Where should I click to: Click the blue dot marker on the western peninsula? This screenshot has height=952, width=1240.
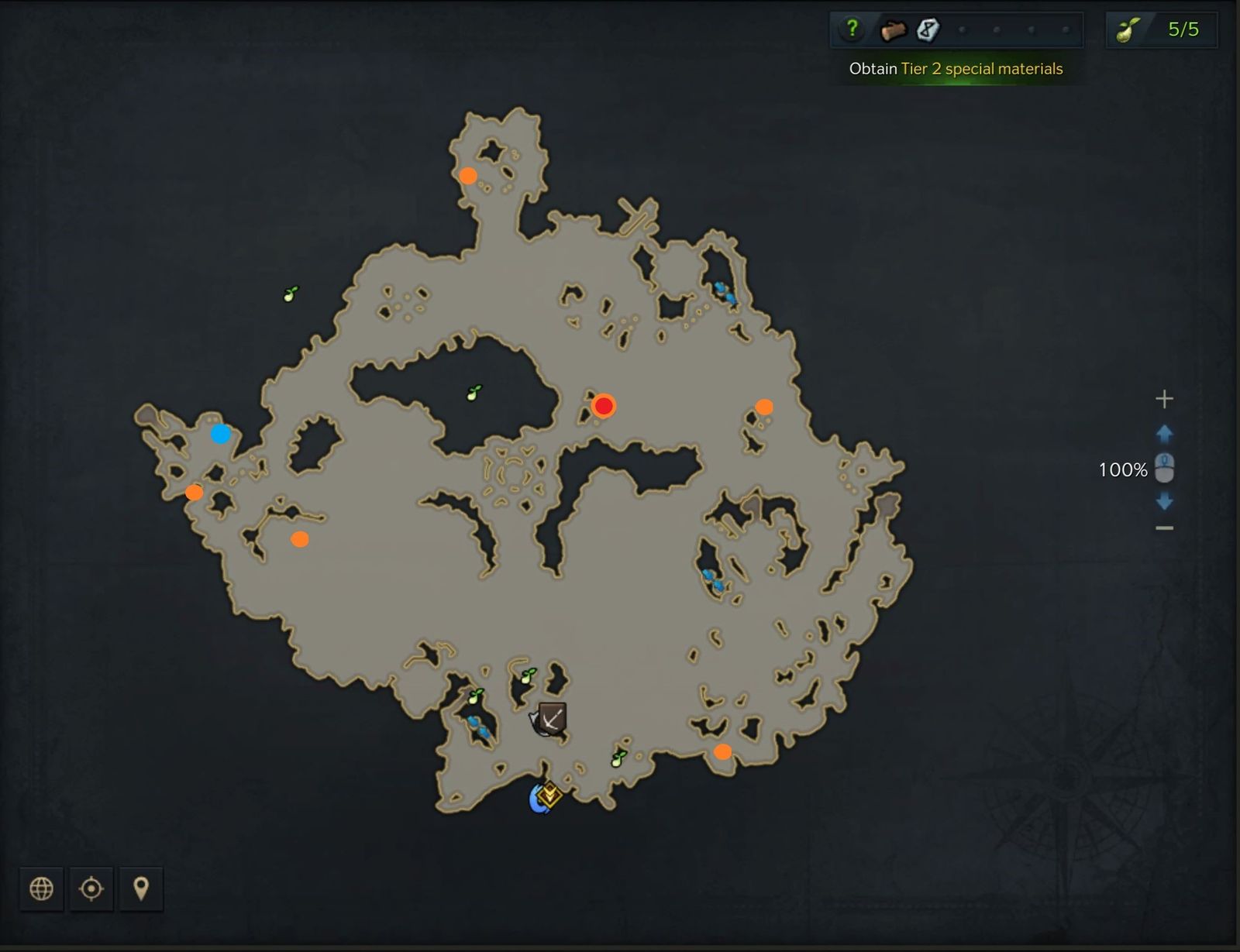point(221,435)
